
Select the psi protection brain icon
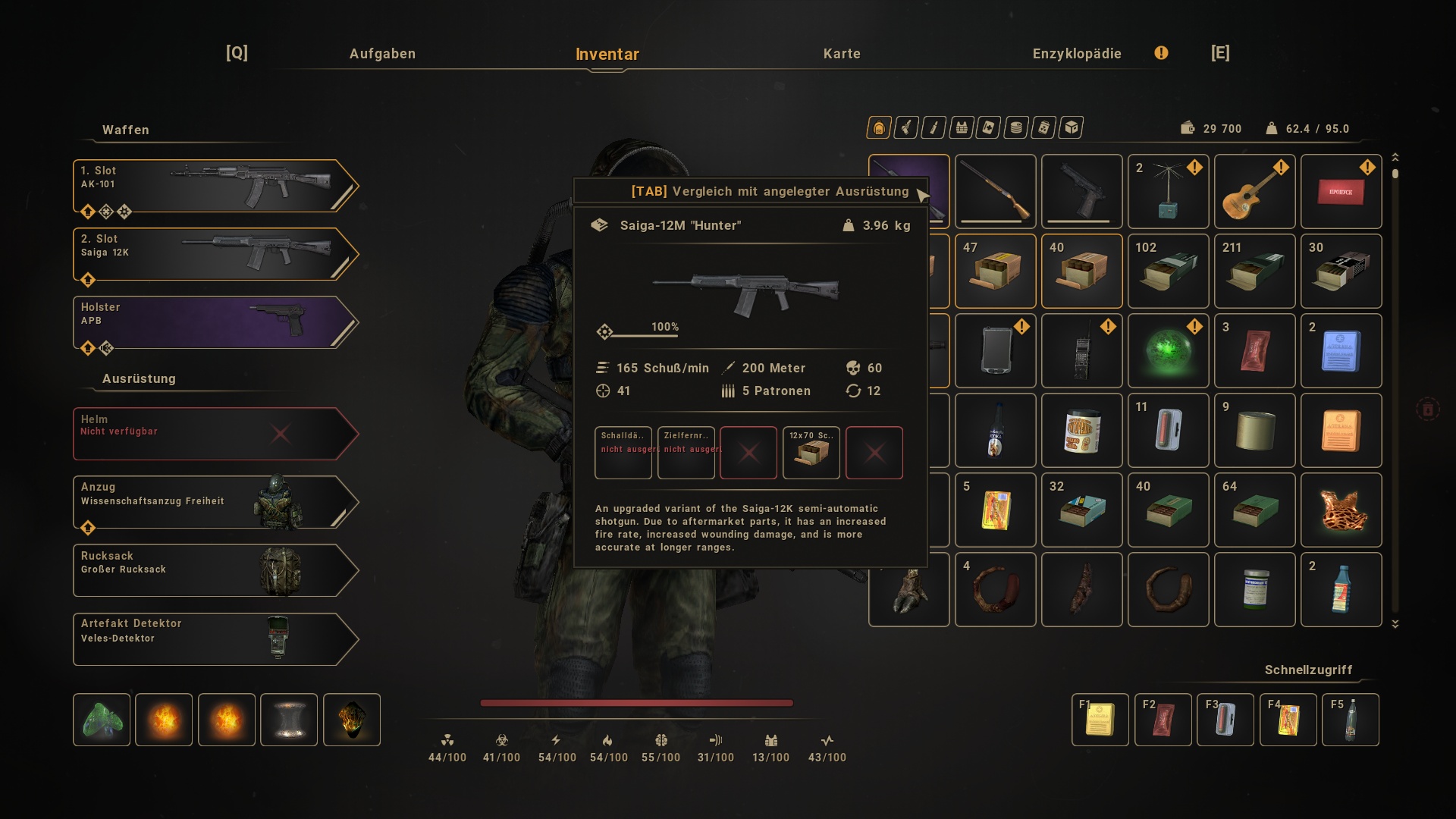click(662, 741)
